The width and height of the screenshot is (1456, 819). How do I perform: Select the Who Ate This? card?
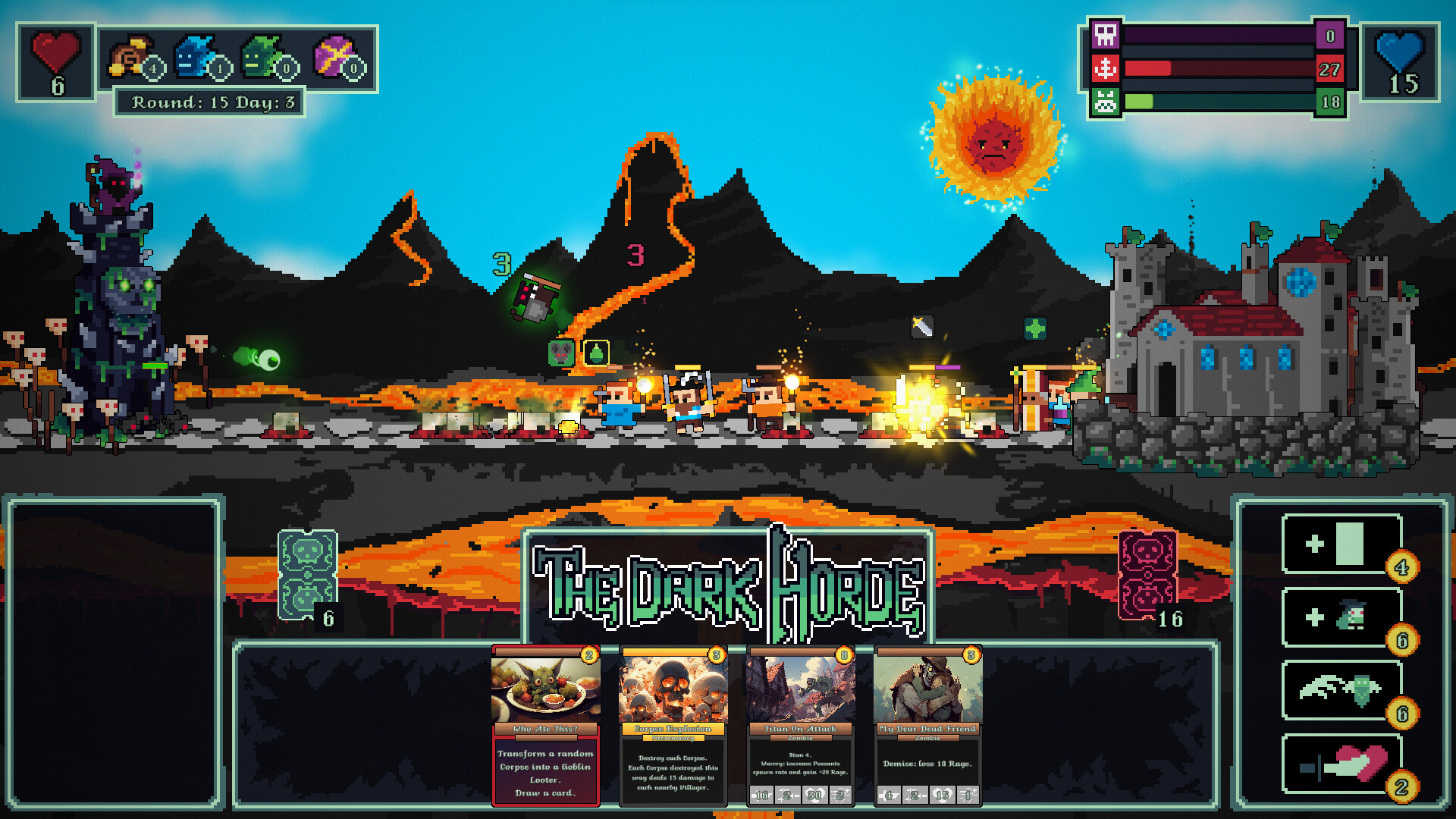tap(544, 728)
